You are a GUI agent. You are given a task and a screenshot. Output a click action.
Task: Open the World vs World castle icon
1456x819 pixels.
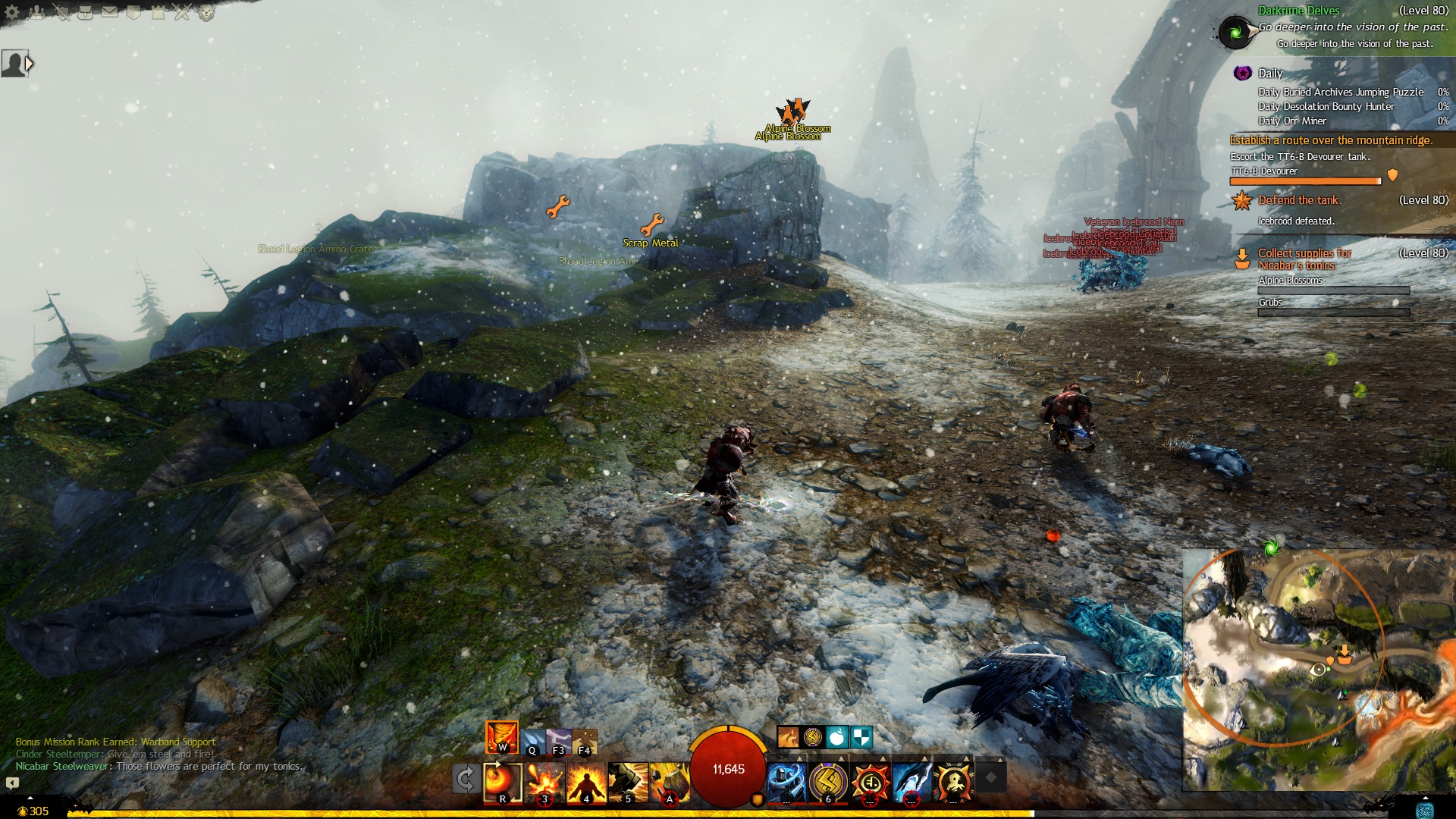158,12
